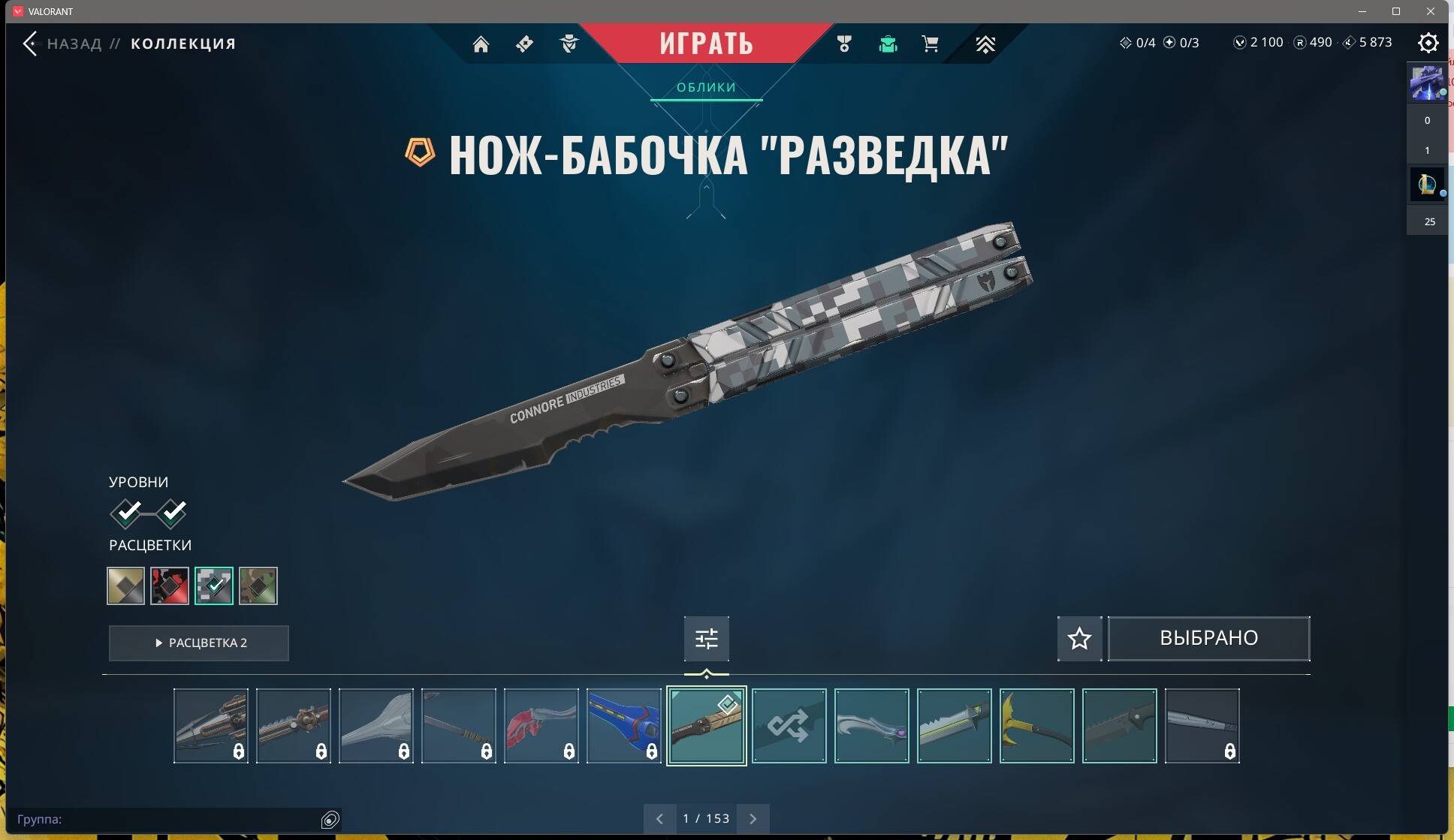Go back to the Collection screen
This screenshot has height=840, width=1454.
(30, 44)
